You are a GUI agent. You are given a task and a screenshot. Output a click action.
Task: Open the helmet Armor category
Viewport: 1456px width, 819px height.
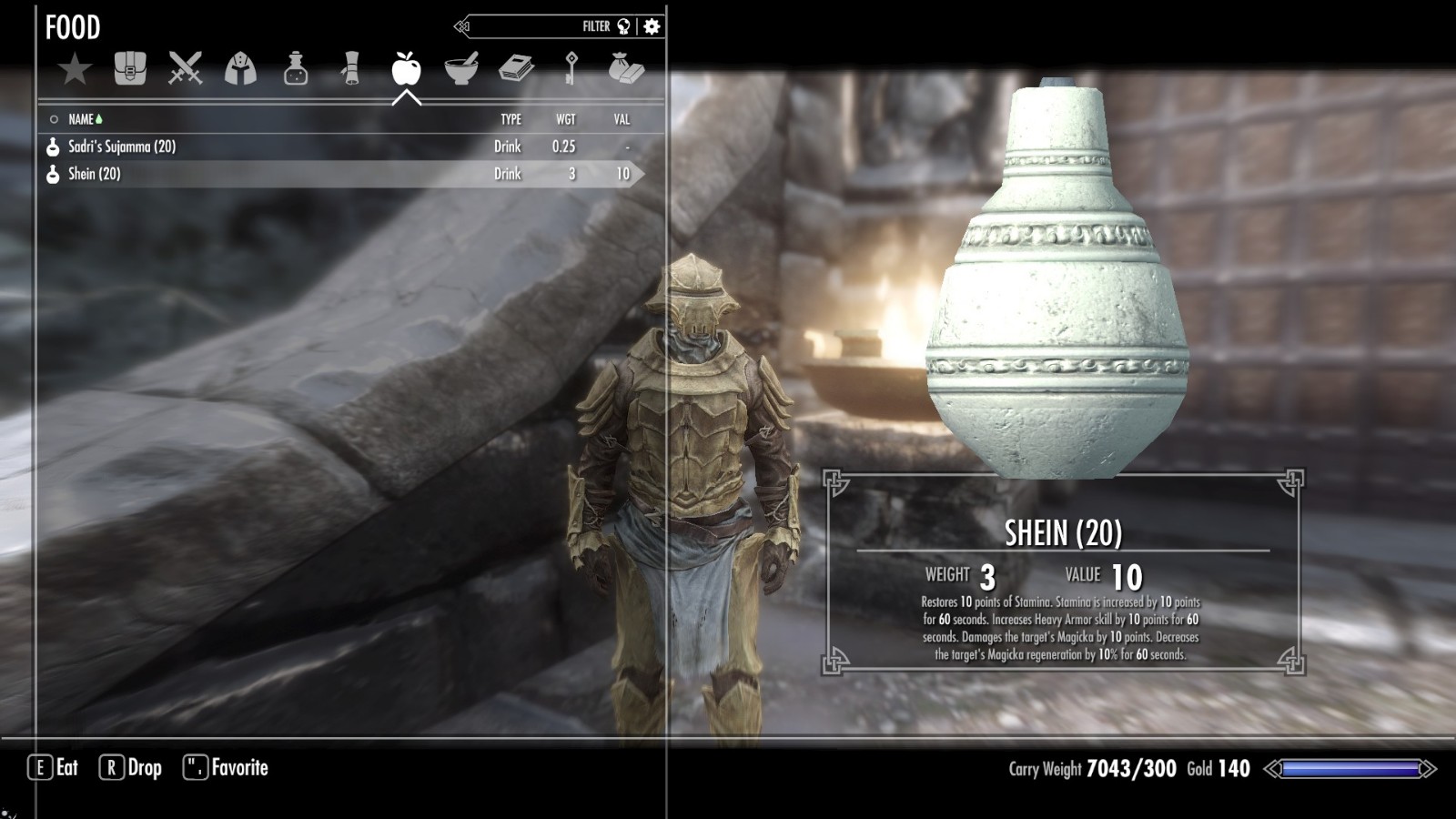click(x=240, y=69)
